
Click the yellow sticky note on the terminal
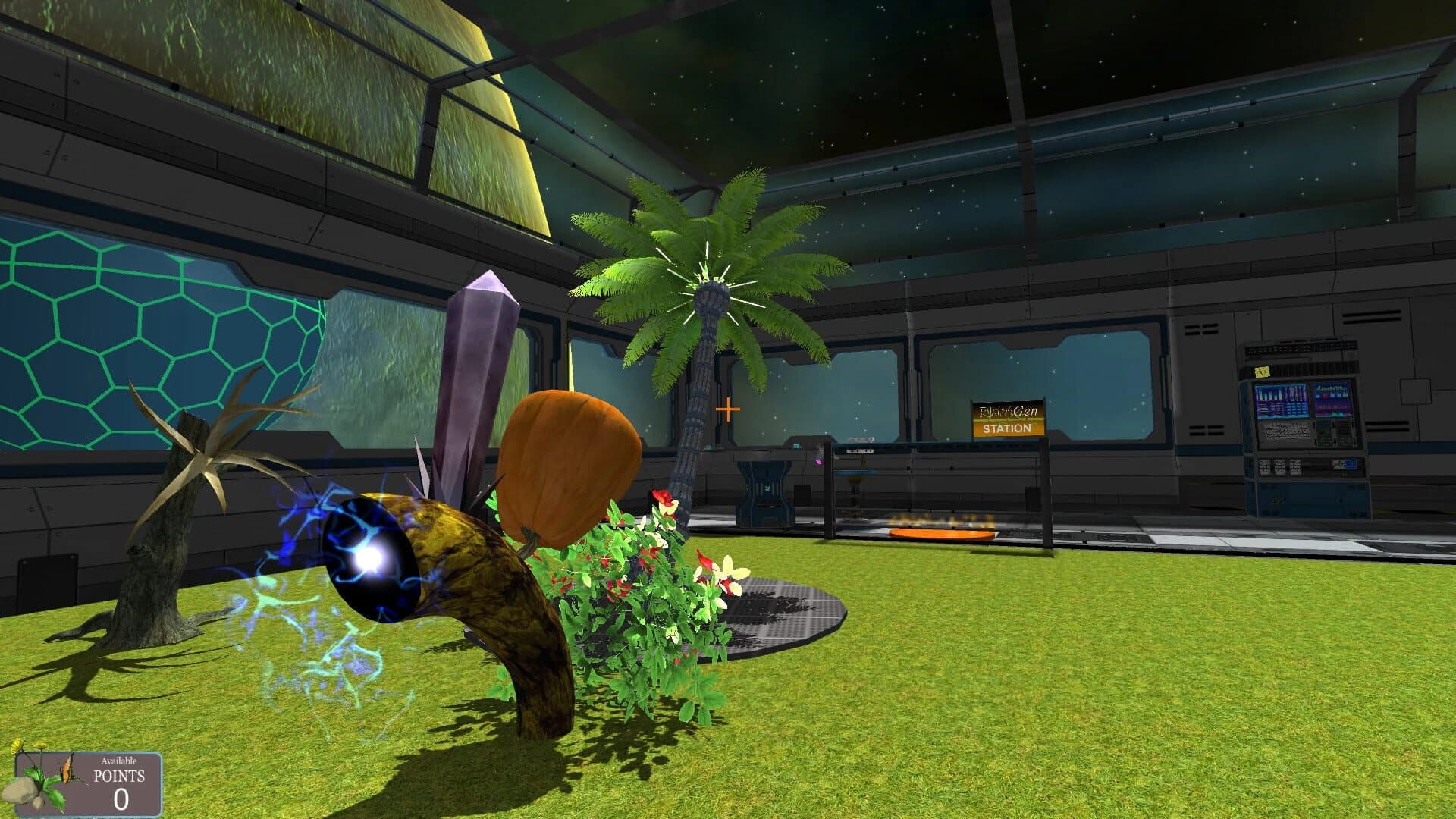click(1260, 372)
